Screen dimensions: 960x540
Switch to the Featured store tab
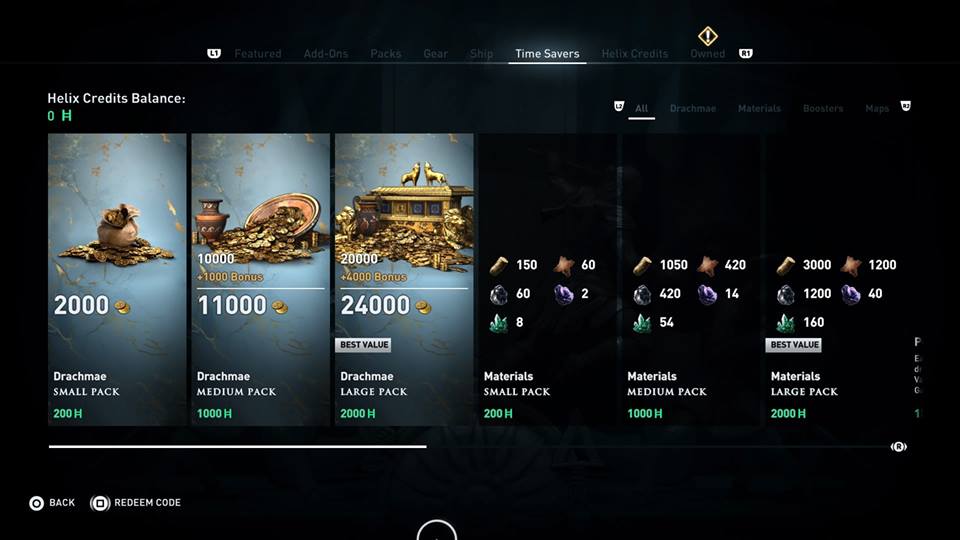click(258, 54)
